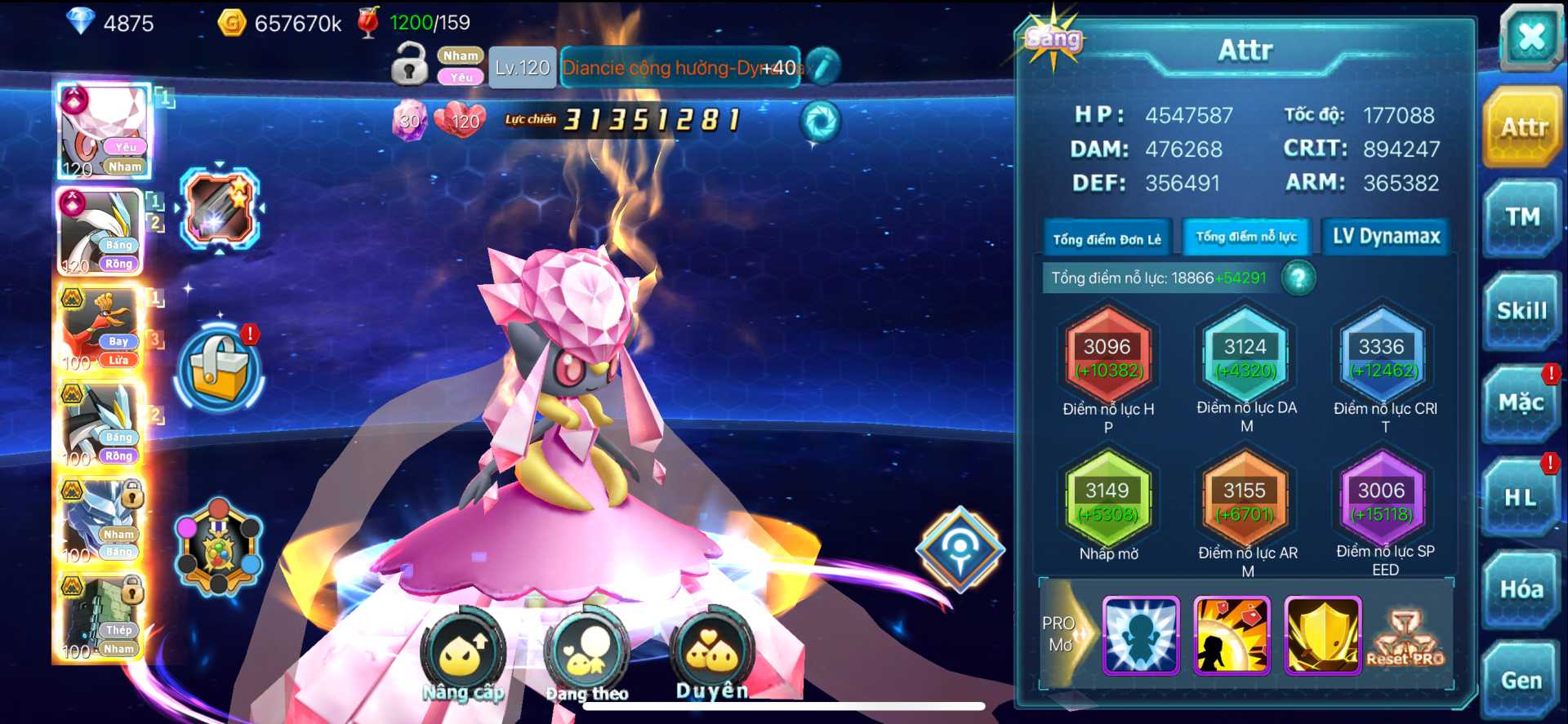
Task: Select the LV Dynamax tab
Action: [1386, 237]
